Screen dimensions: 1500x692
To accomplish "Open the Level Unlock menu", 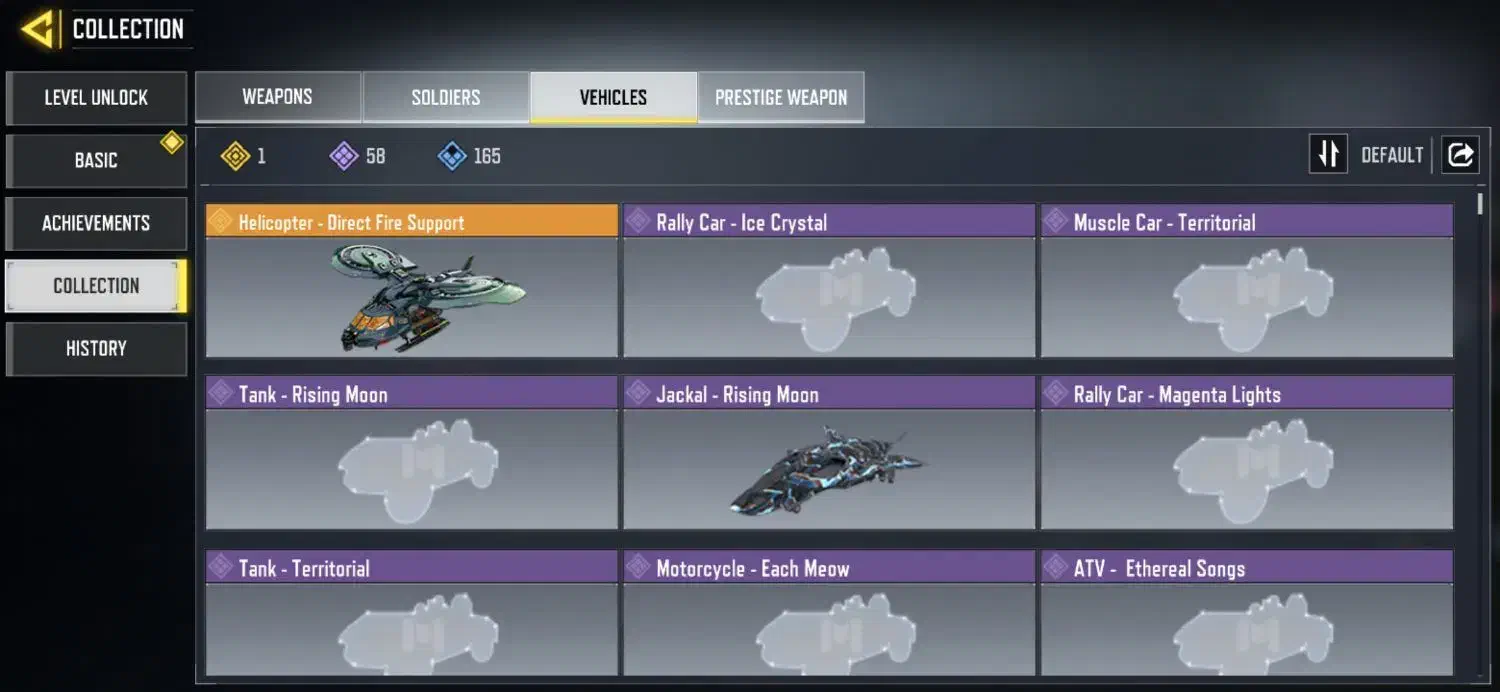I will pyautogui.click(x=96, y=98).
